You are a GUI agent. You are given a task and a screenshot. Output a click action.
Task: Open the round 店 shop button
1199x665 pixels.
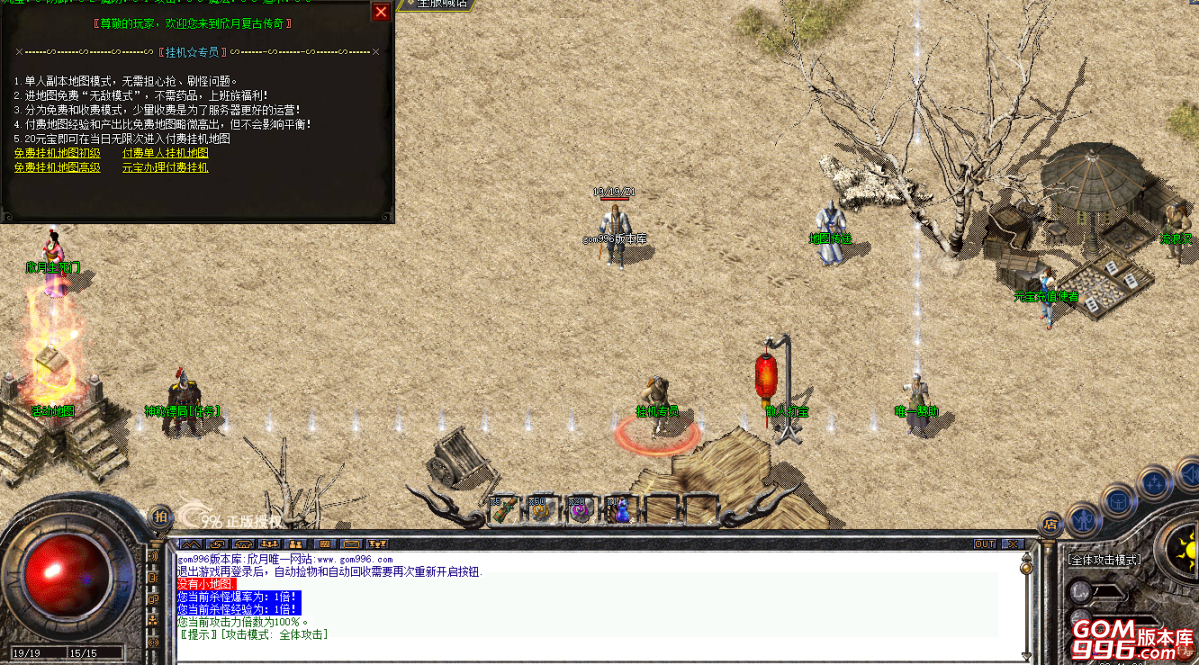point(1050,522)
